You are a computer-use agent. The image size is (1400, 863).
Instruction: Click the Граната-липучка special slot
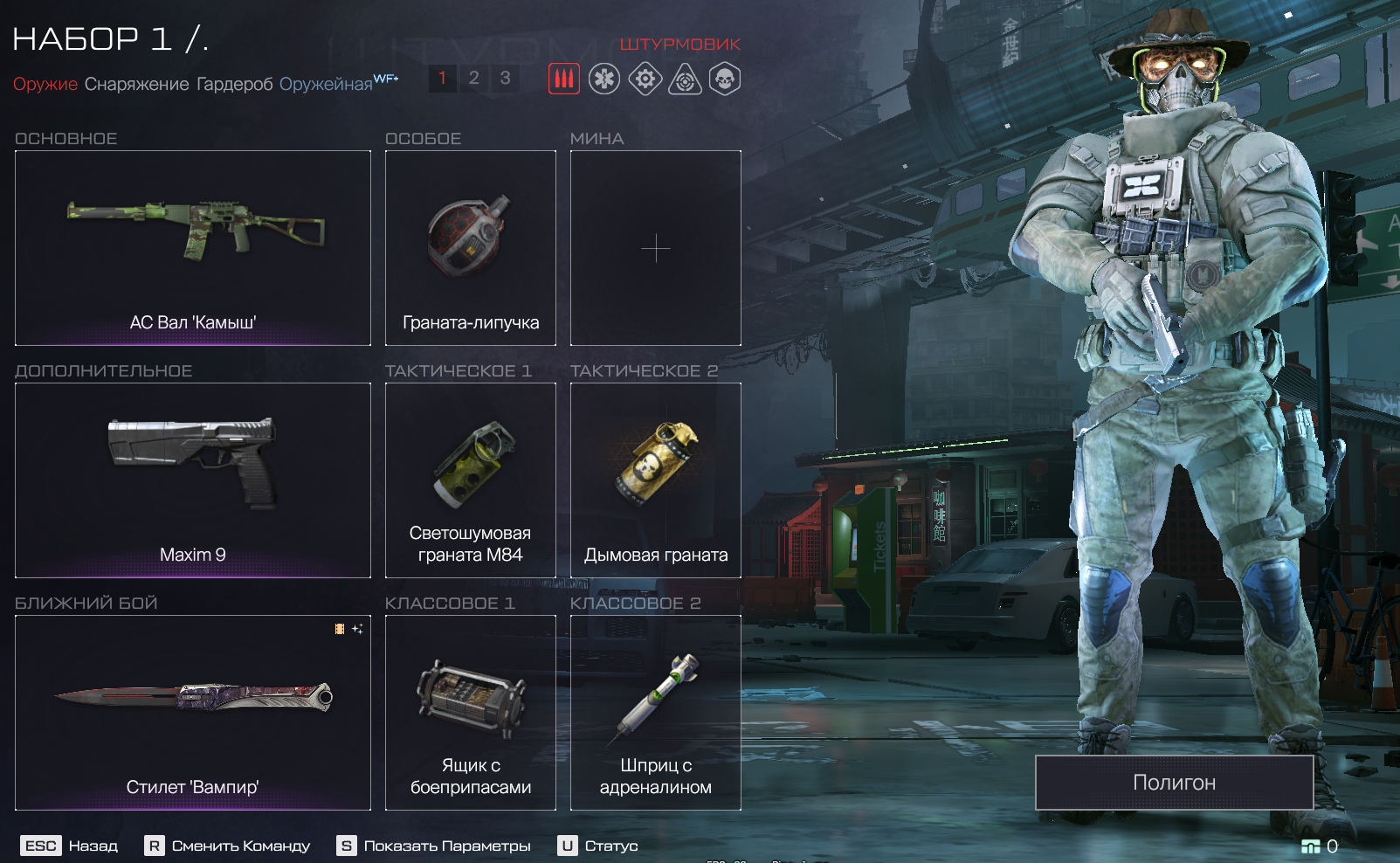coord(471,248)
